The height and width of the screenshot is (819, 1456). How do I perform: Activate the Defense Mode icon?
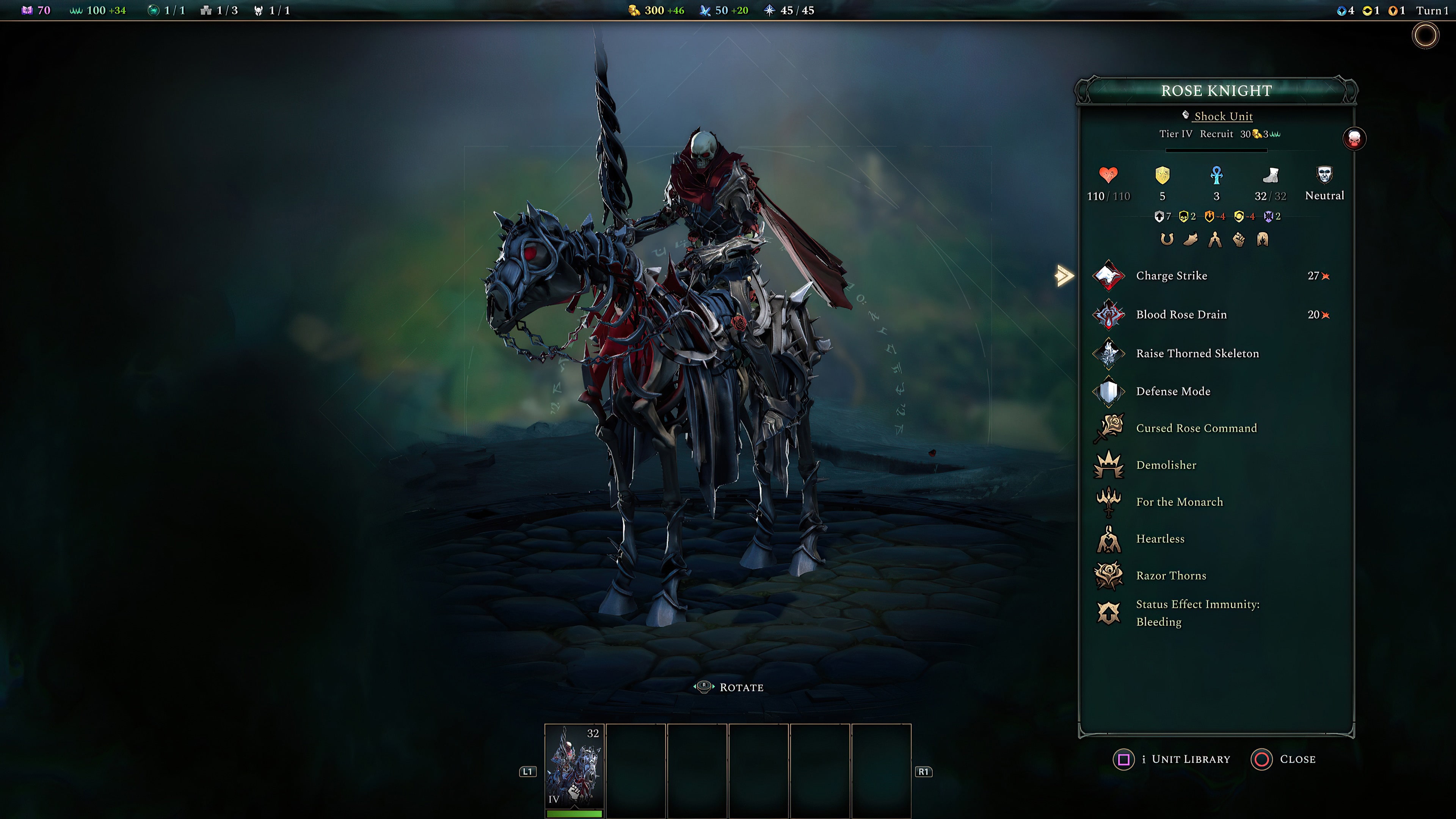click(x=1109, y=391)
